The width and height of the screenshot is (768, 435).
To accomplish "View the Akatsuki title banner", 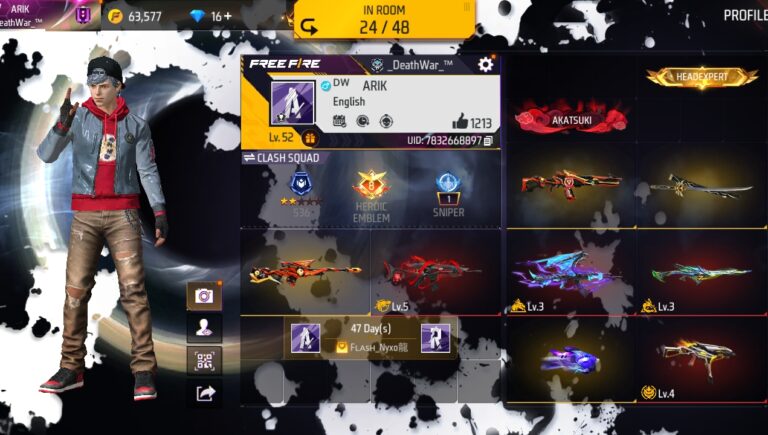I will (565, 119).
